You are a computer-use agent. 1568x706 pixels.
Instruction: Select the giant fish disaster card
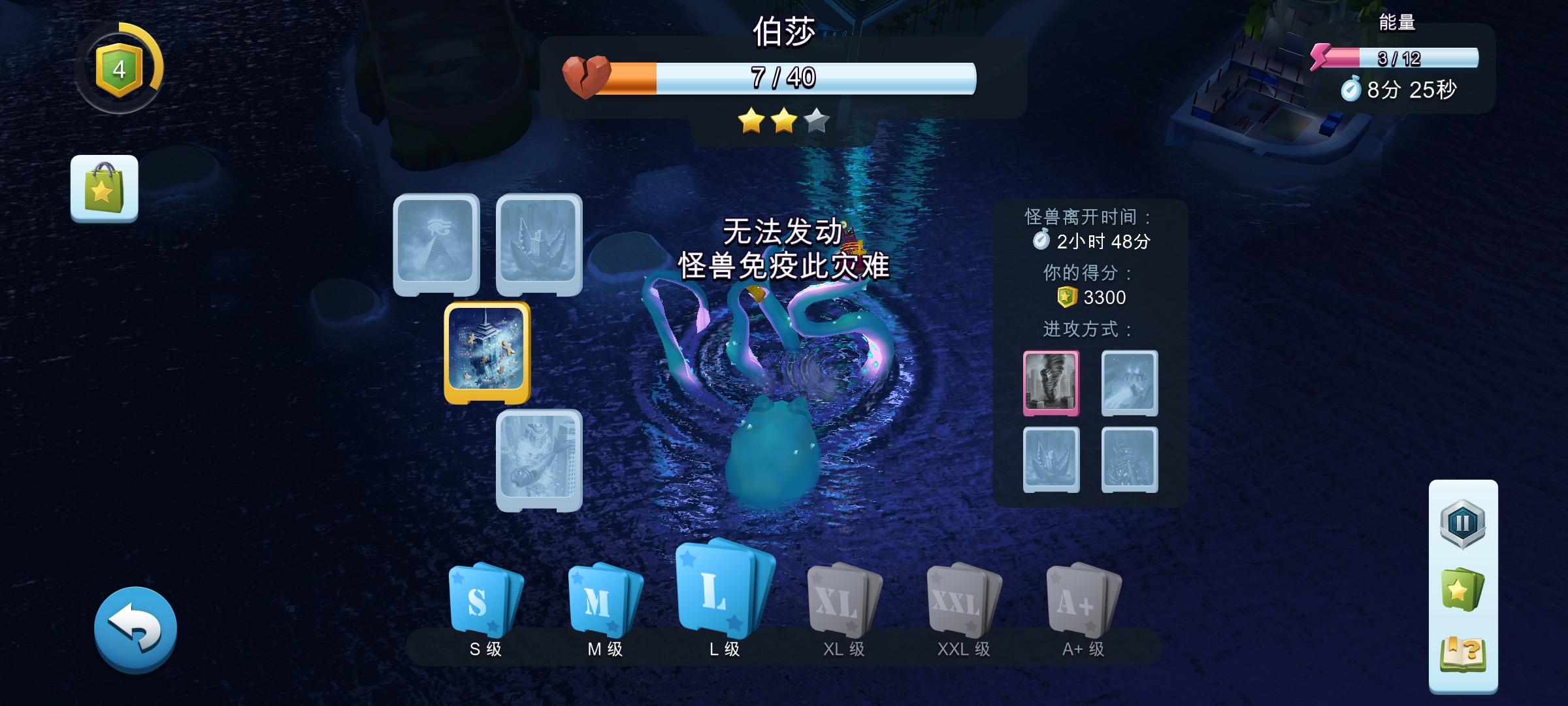click(x=538, y=461)
